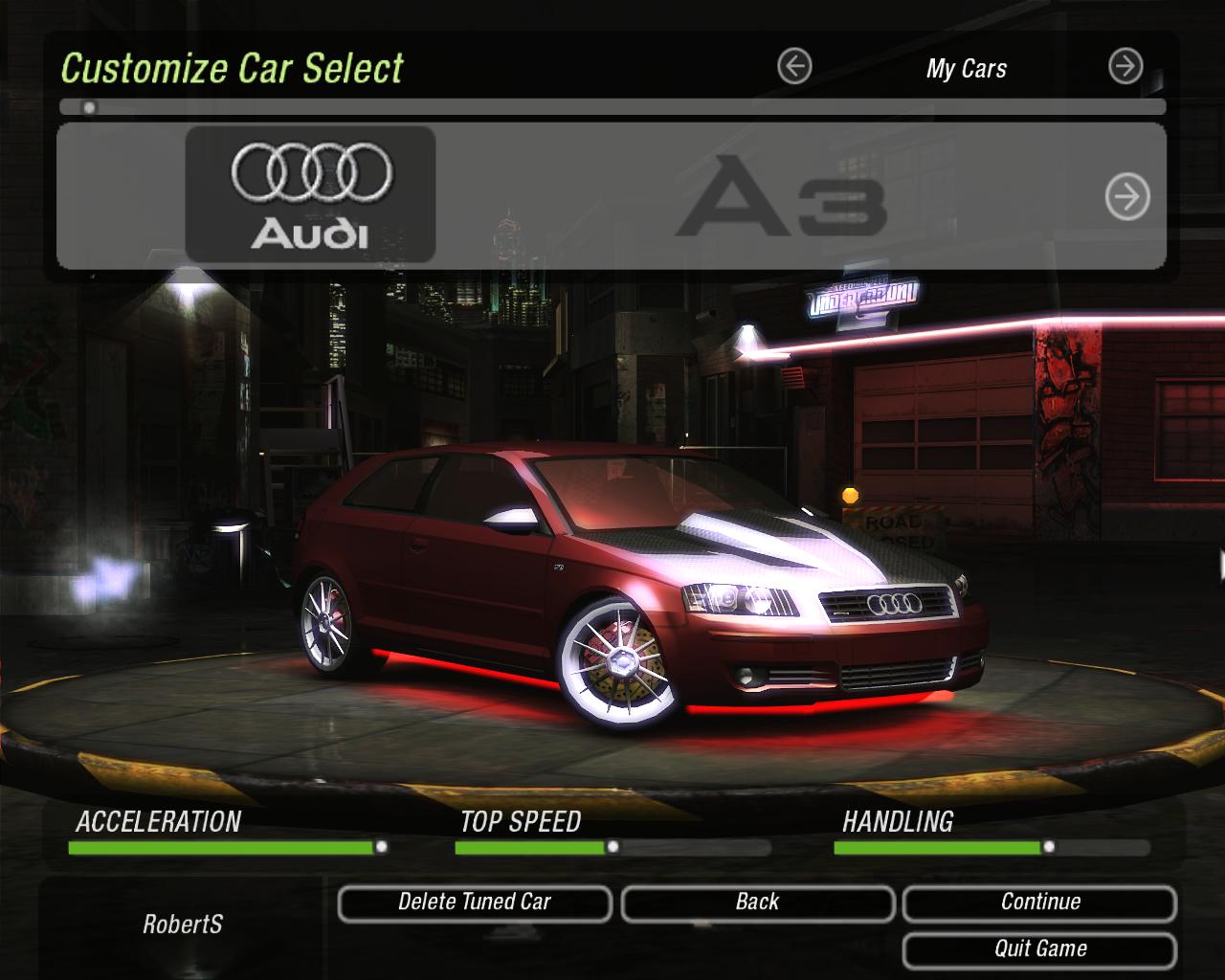Go back with the Back button

(x=757, y=902)
